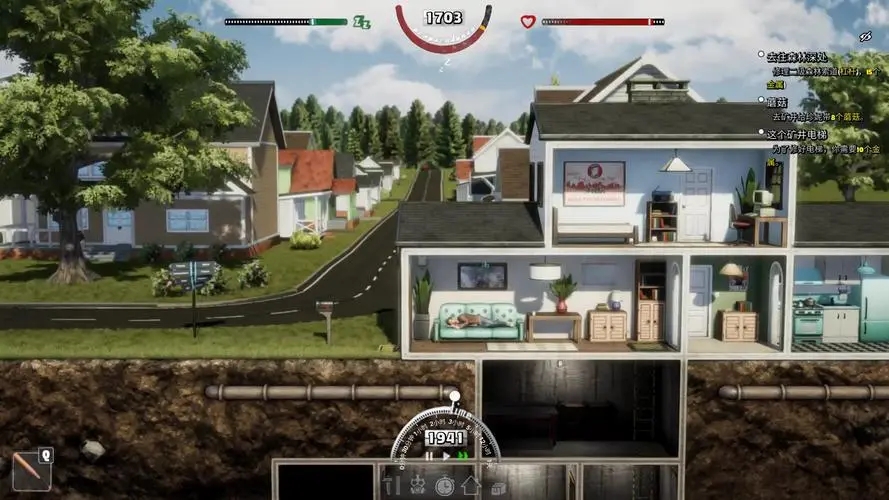
Task: Click the time dial's white knob
Action: coord(455,396)
